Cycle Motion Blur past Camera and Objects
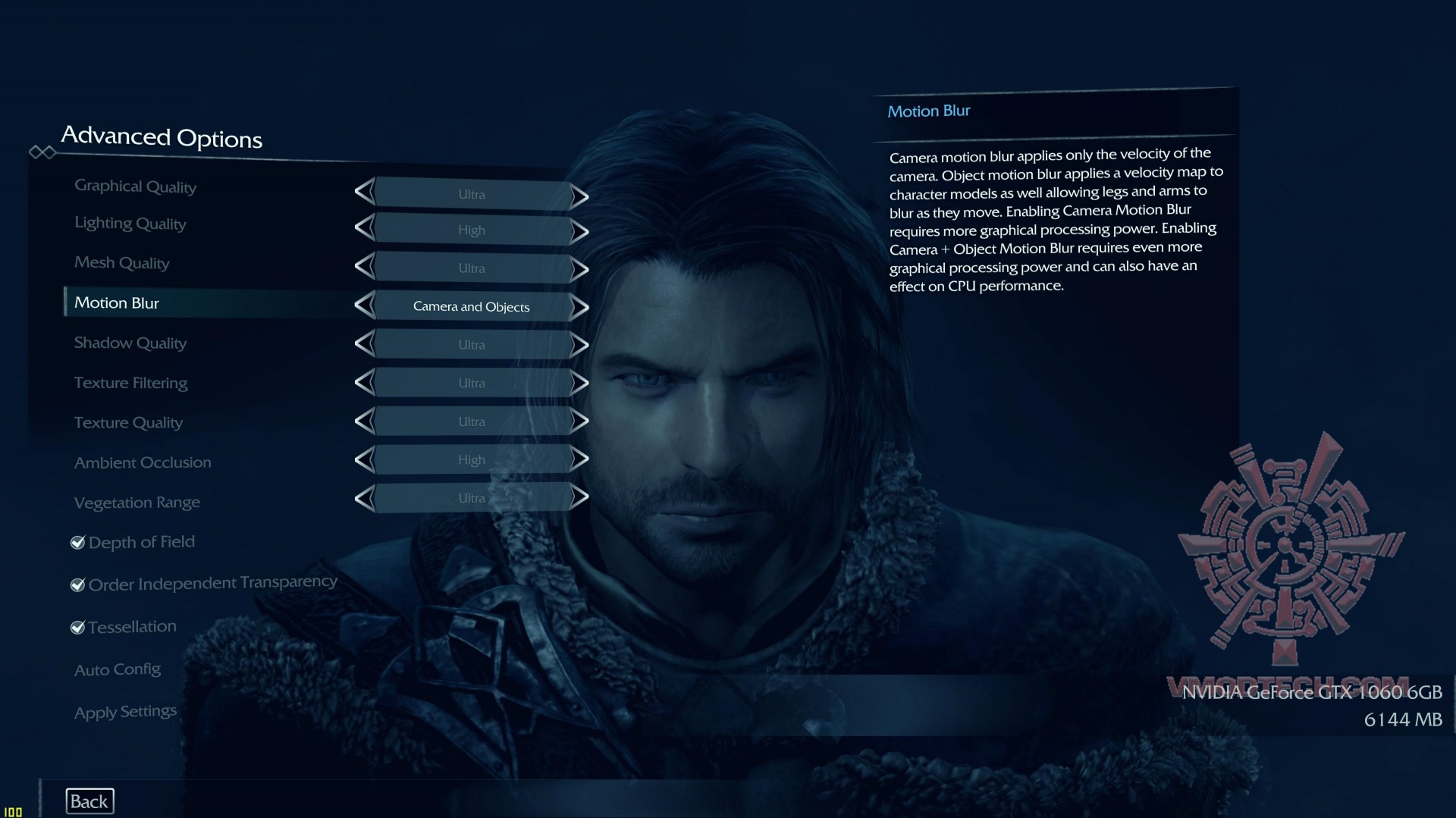This screenshot has width=1456, height=818. point(578,306)
